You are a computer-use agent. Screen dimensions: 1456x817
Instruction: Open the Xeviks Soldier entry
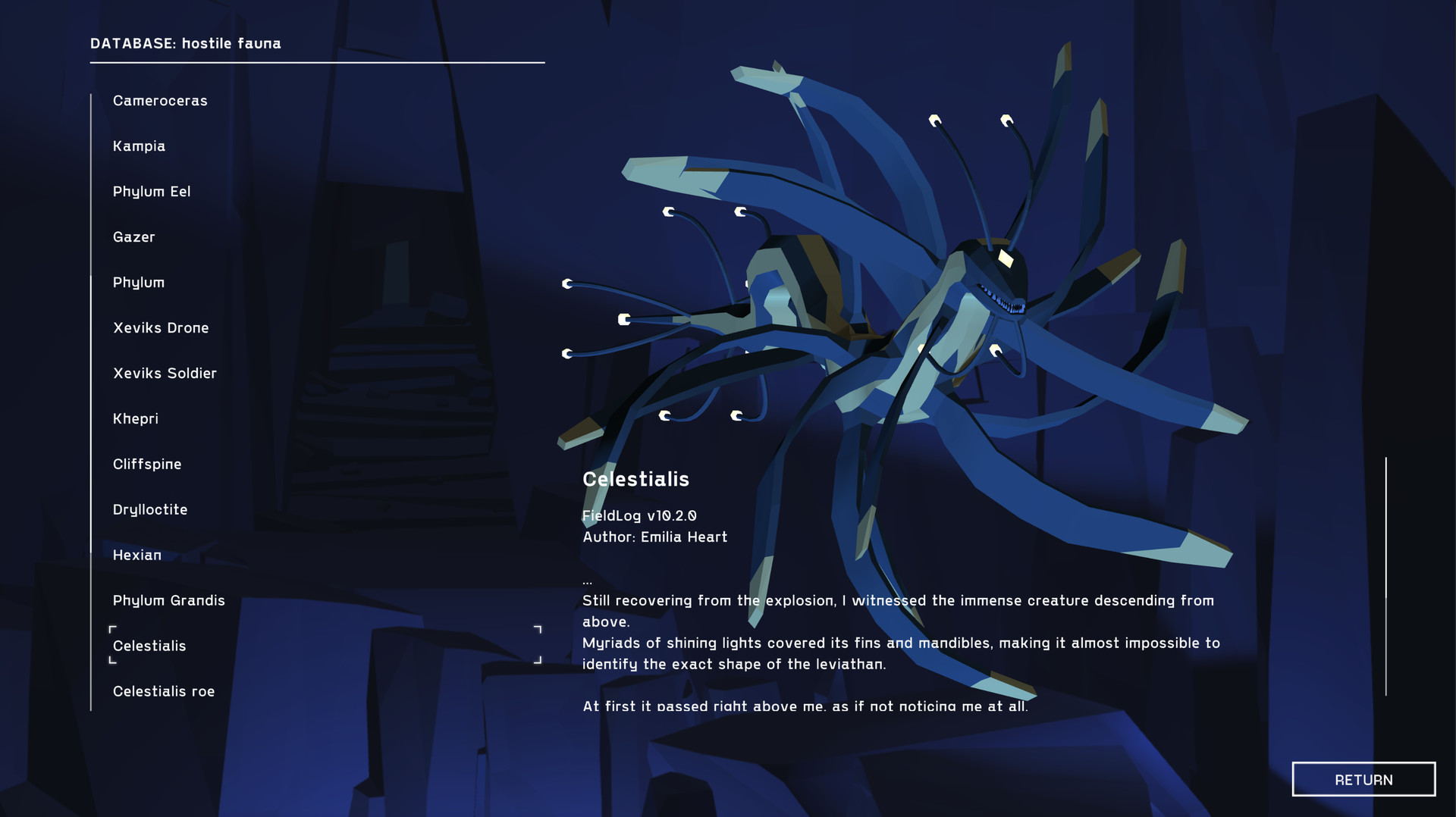click(x=165, y=373)
